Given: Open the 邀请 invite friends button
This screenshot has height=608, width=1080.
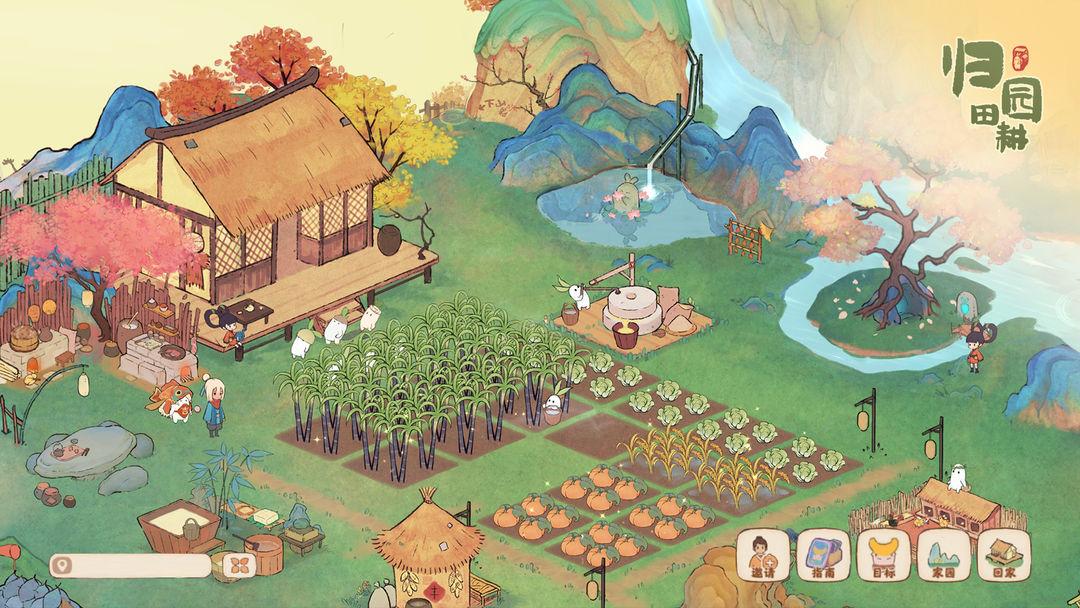Looking at the screenshot, I should pyautogui.click(x=766, y=555).
